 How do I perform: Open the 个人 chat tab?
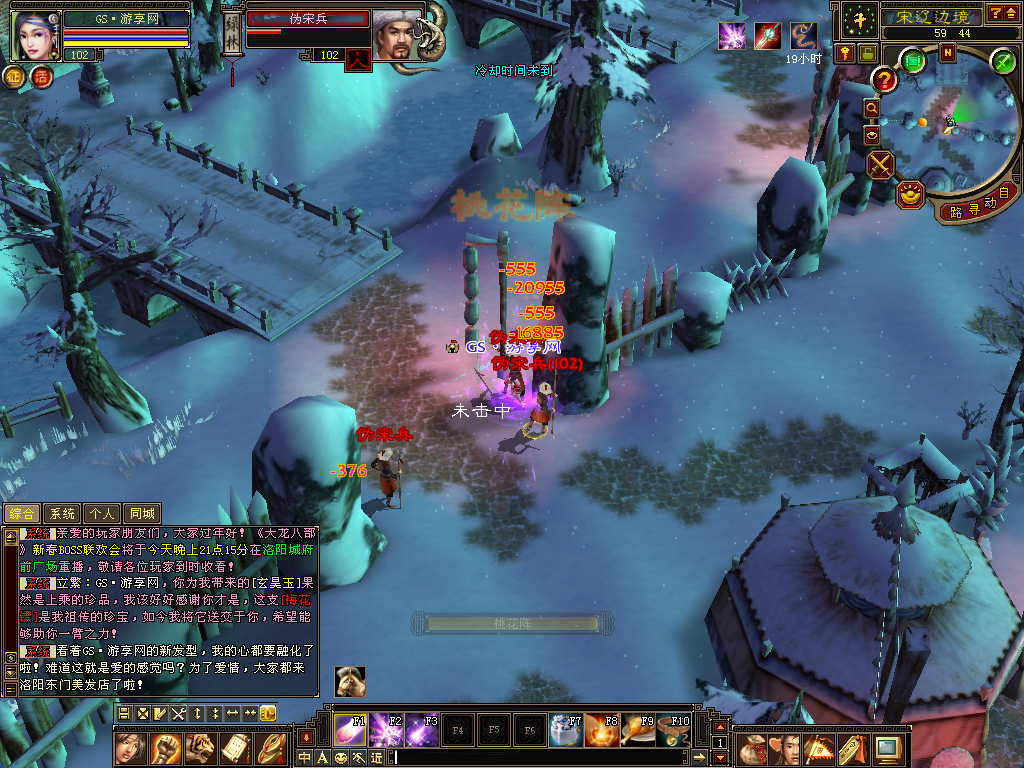103,514
